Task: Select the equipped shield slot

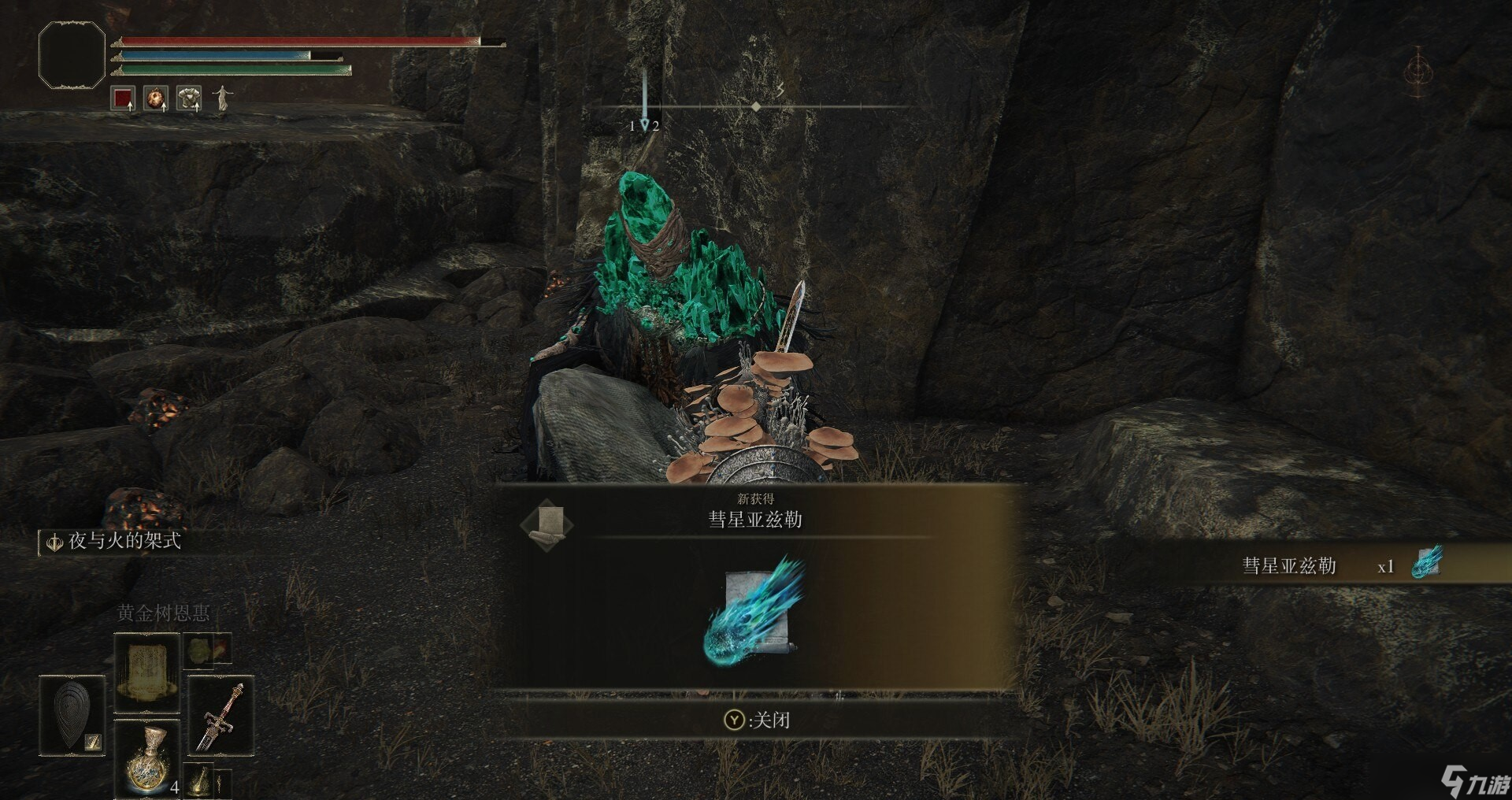Action: [72, 715]
